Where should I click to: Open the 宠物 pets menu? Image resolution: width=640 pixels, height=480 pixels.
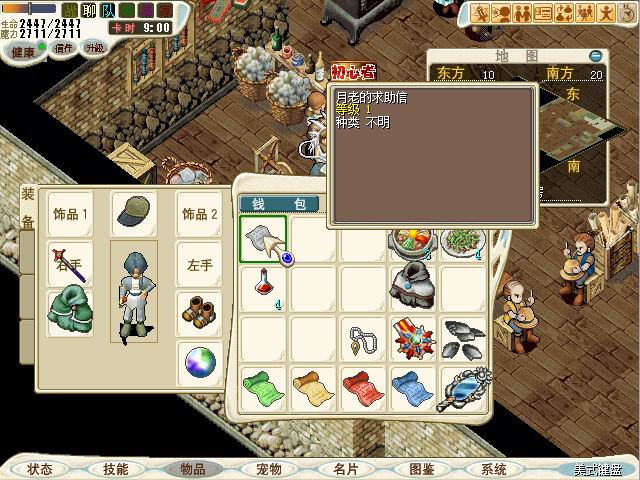pyautogui.click(x=268, y=468)
